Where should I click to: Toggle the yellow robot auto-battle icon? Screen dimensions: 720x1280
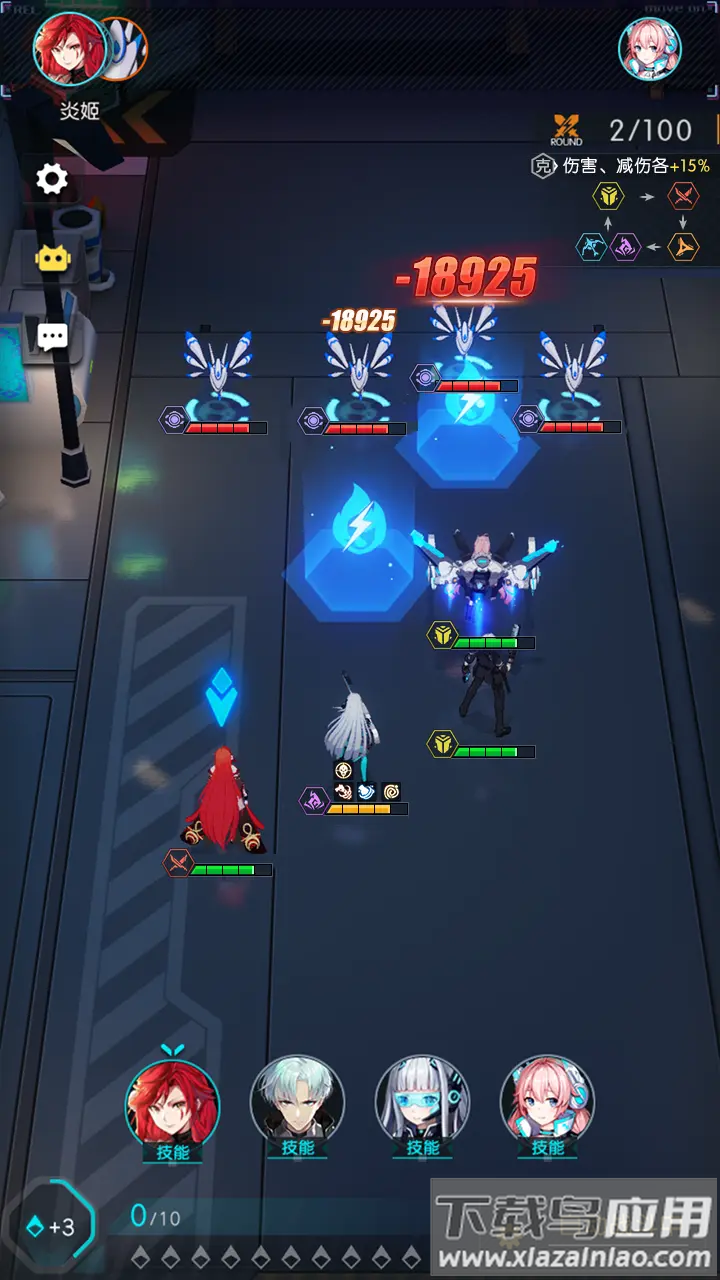click(x=52, y=259)
